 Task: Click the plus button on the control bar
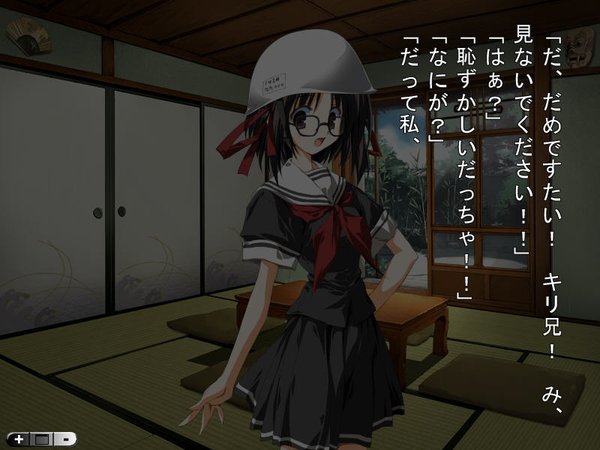tap(19, 438)
